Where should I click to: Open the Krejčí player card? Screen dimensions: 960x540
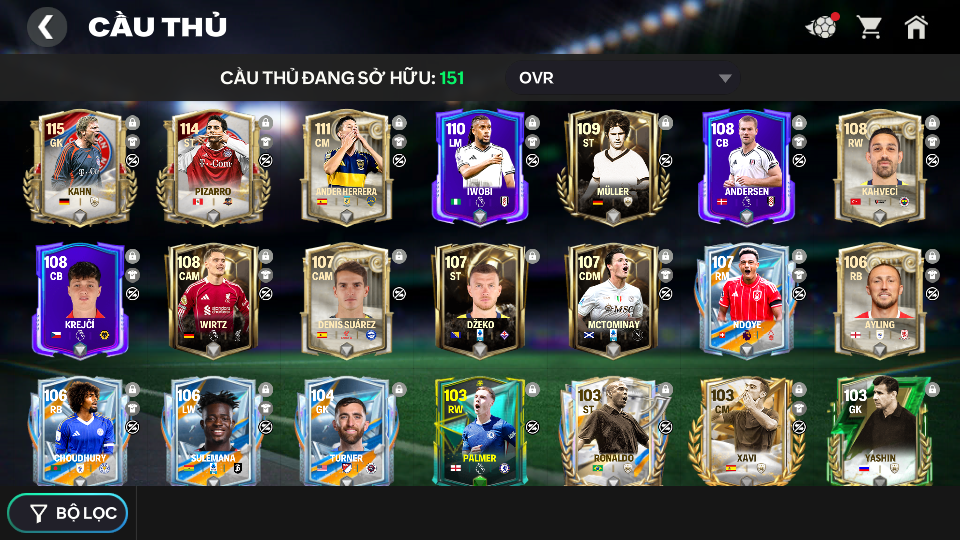pyautogui.click(x=79, y=299)
